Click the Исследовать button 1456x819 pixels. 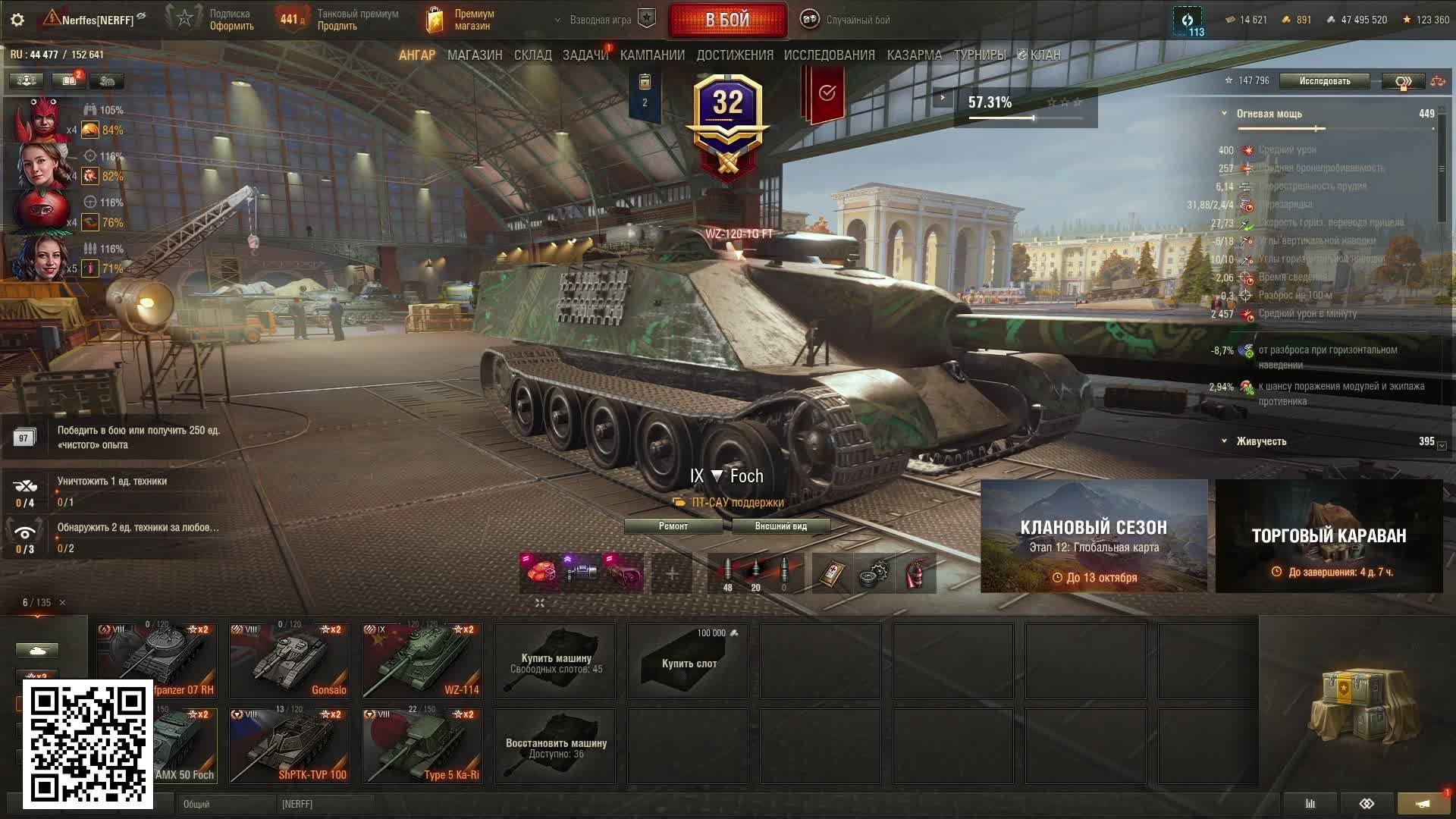1324,81
